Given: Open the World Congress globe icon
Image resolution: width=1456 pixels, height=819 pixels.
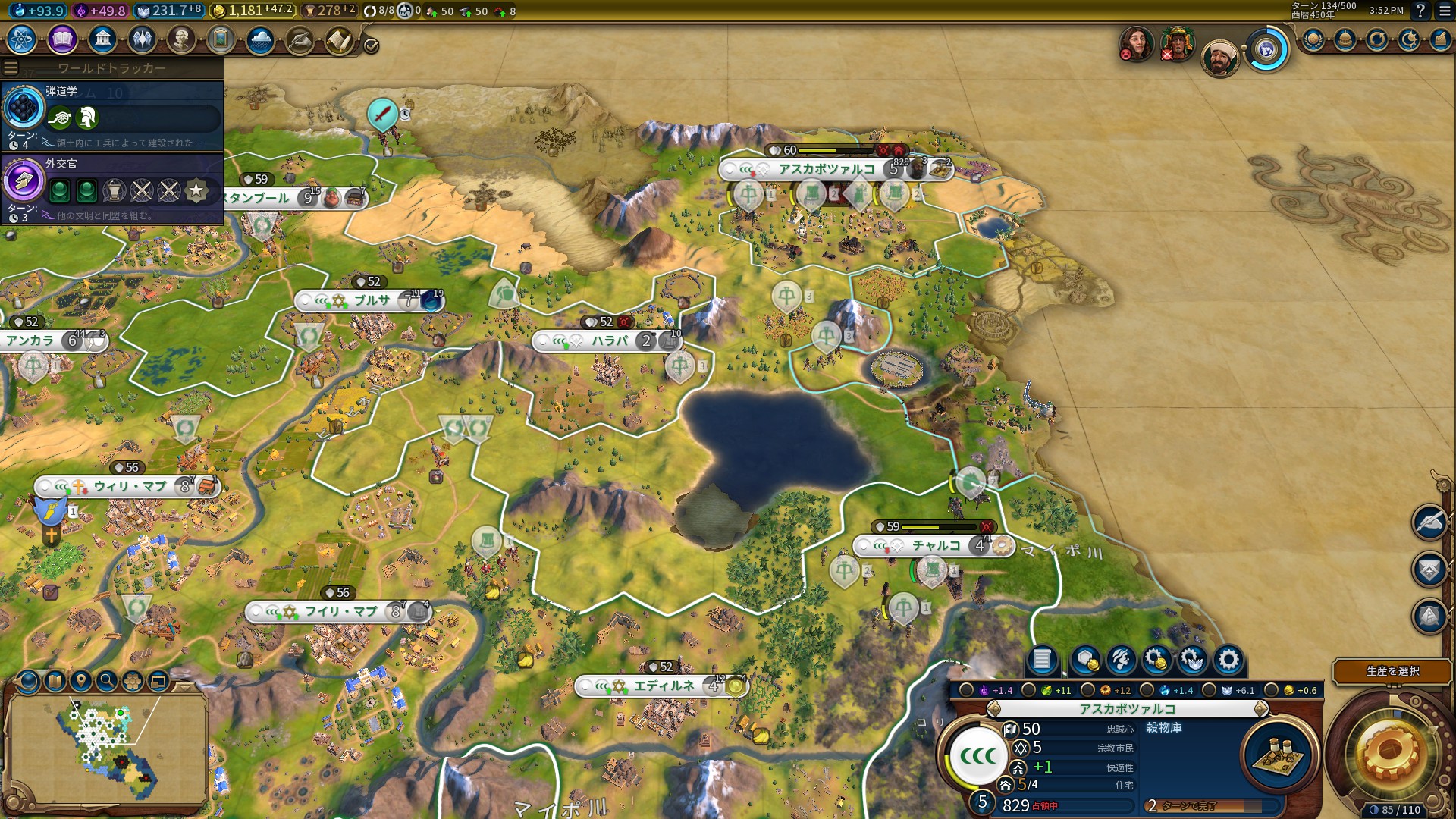Looking at the screenshot, I should pyautogui.click(x=1266, y=50).
